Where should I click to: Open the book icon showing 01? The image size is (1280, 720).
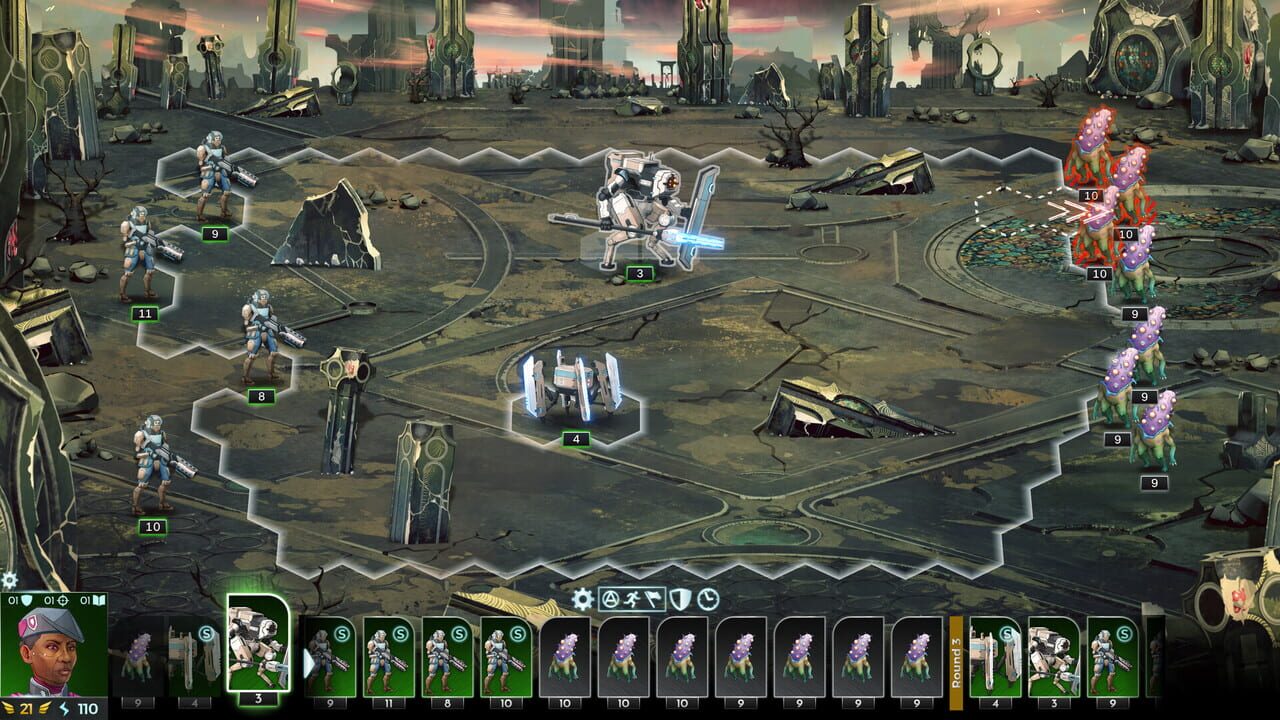pyautogui.click(x=98, y=601)
